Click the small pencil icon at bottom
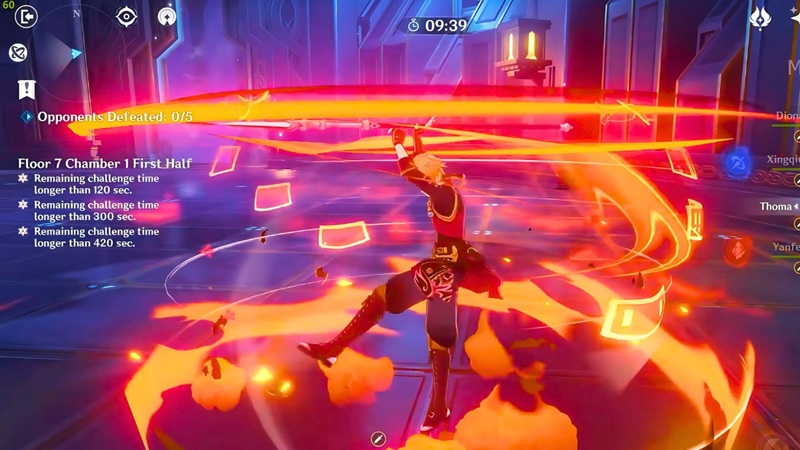Screen dimensions: 800x450 (378, 438)
